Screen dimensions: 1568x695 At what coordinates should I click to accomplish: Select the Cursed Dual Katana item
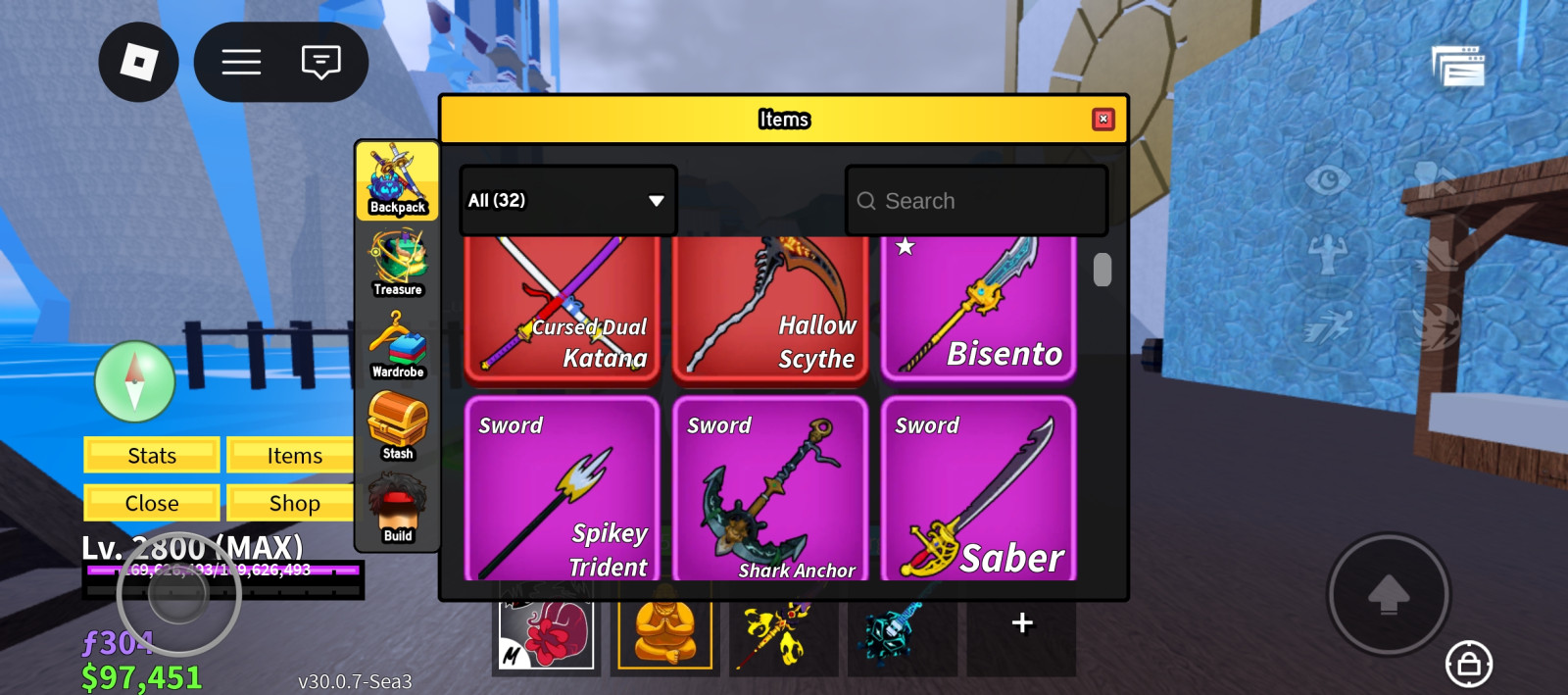pyautogui.click(x=563, y=309)
